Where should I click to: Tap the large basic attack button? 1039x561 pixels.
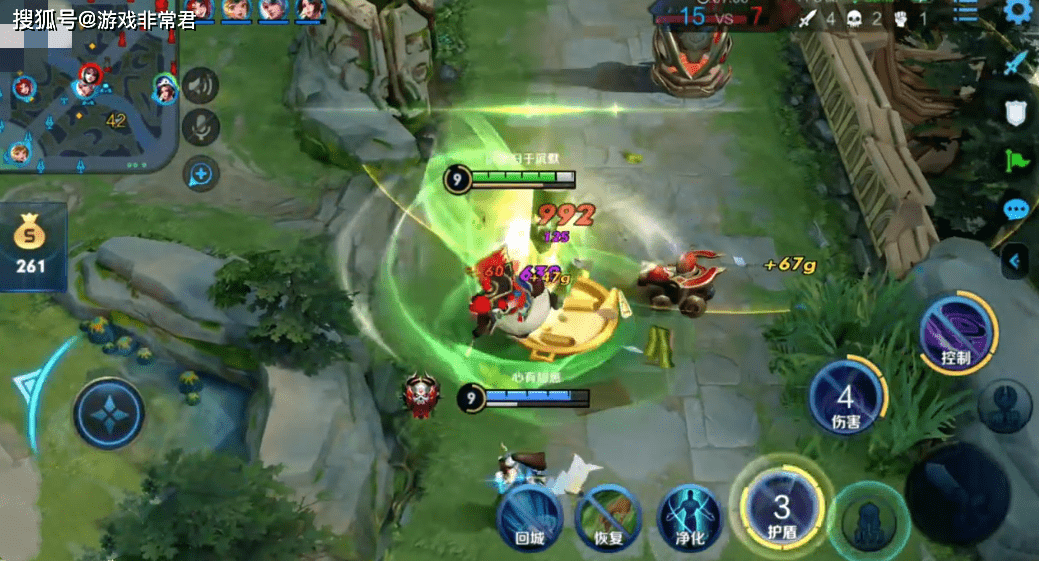click(x=957, y=494)
